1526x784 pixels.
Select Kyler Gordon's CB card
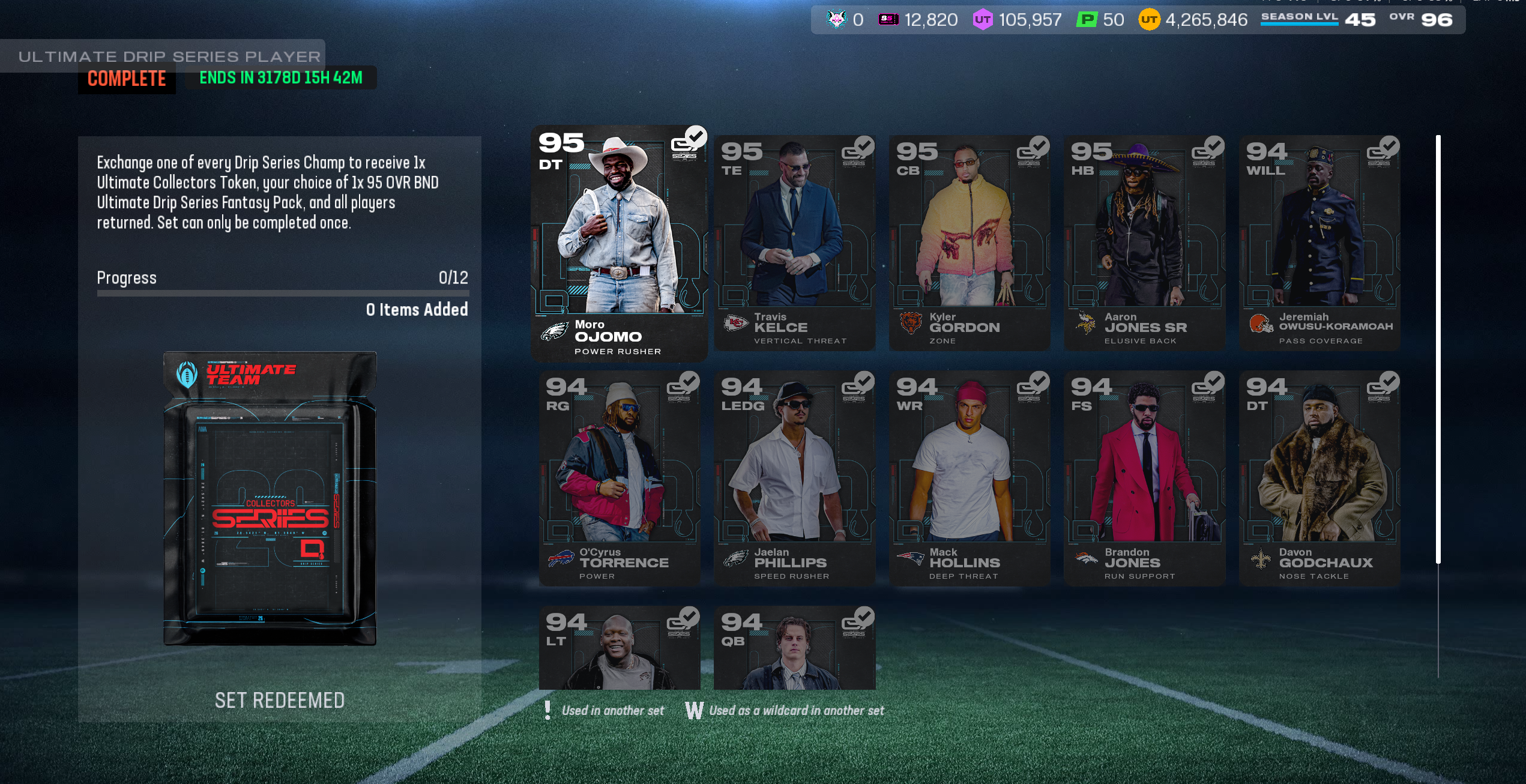(970, 243)
